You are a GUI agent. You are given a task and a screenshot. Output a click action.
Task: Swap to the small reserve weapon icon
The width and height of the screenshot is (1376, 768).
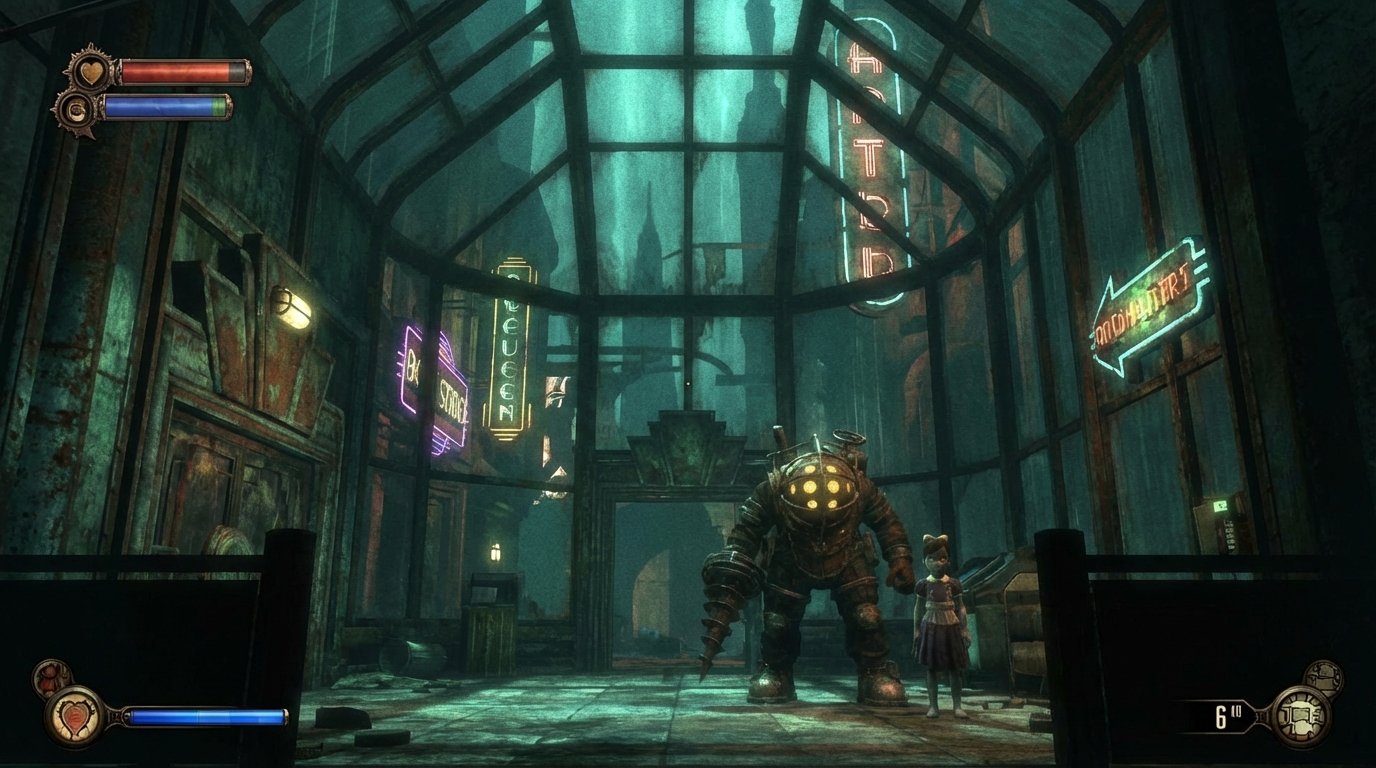coord(1324,678)
